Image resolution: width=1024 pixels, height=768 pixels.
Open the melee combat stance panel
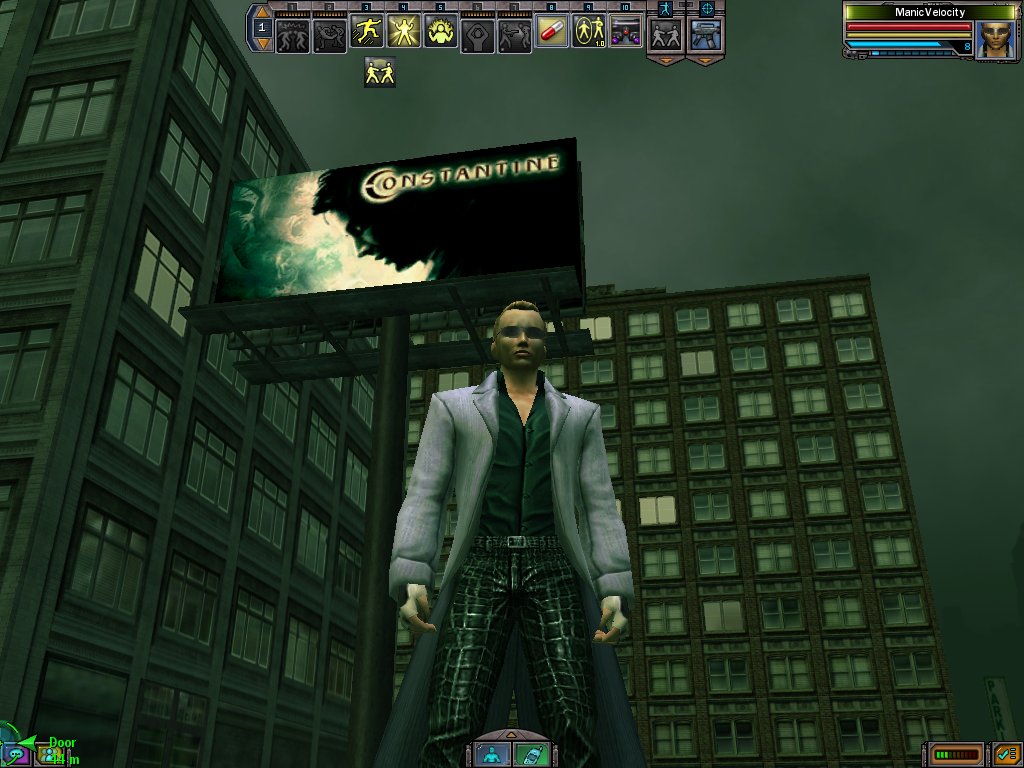(664, 36)
